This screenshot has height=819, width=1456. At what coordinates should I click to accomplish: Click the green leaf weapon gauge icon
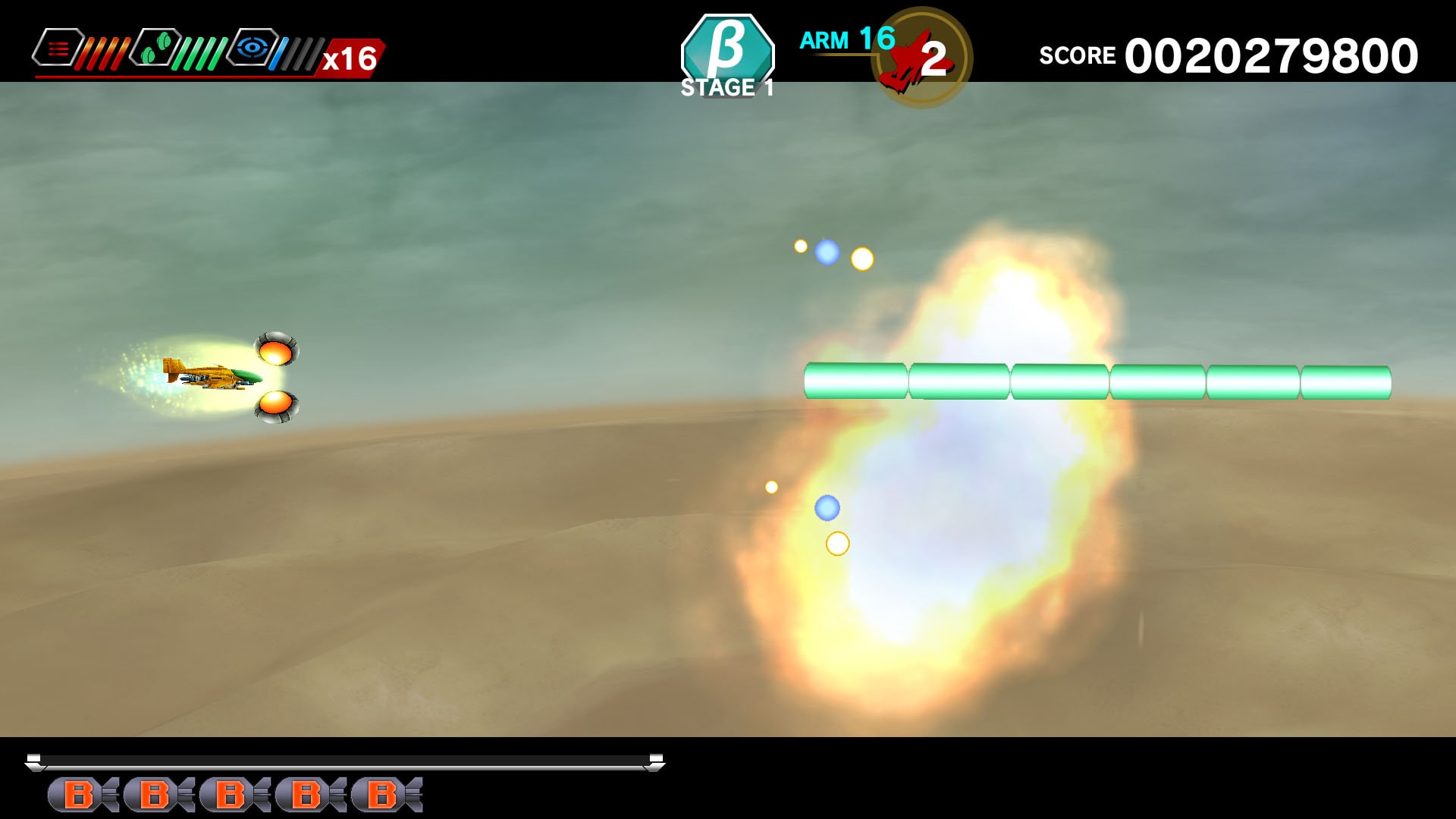coord(158,48)
